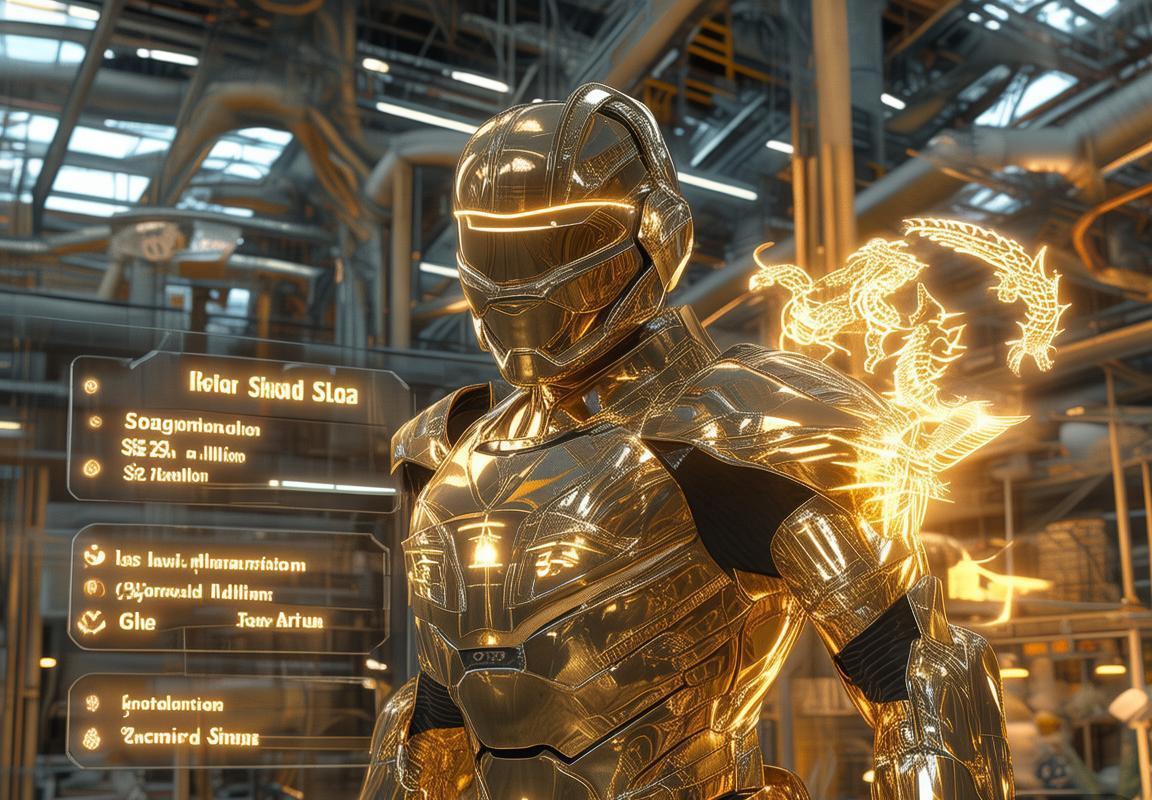The height and width of the screenshot is (800, 1152).
Task: Click the heart-shaped icon beside 'Ghe'
Action: [x=92, y=622]
